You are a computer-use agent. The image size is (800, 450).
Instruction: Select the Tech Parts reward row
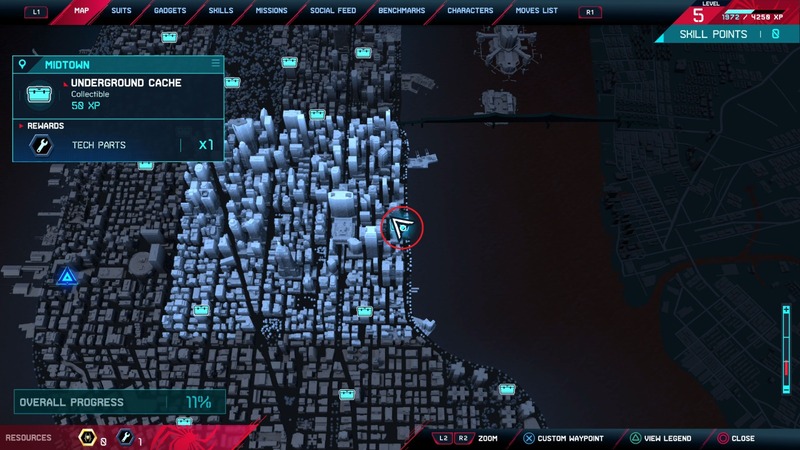[x=118, y=145]
